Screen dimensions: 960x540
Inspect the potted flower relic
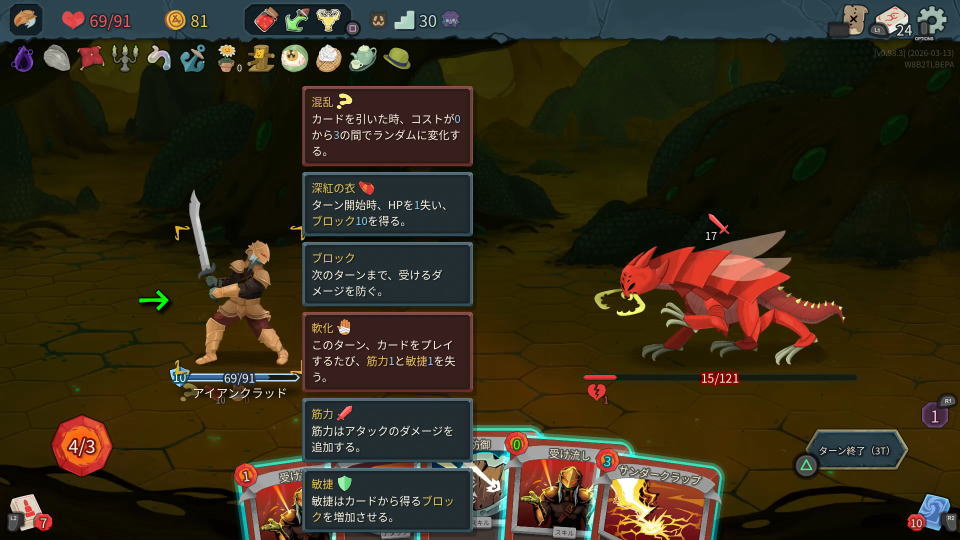[x=228, y=58]
